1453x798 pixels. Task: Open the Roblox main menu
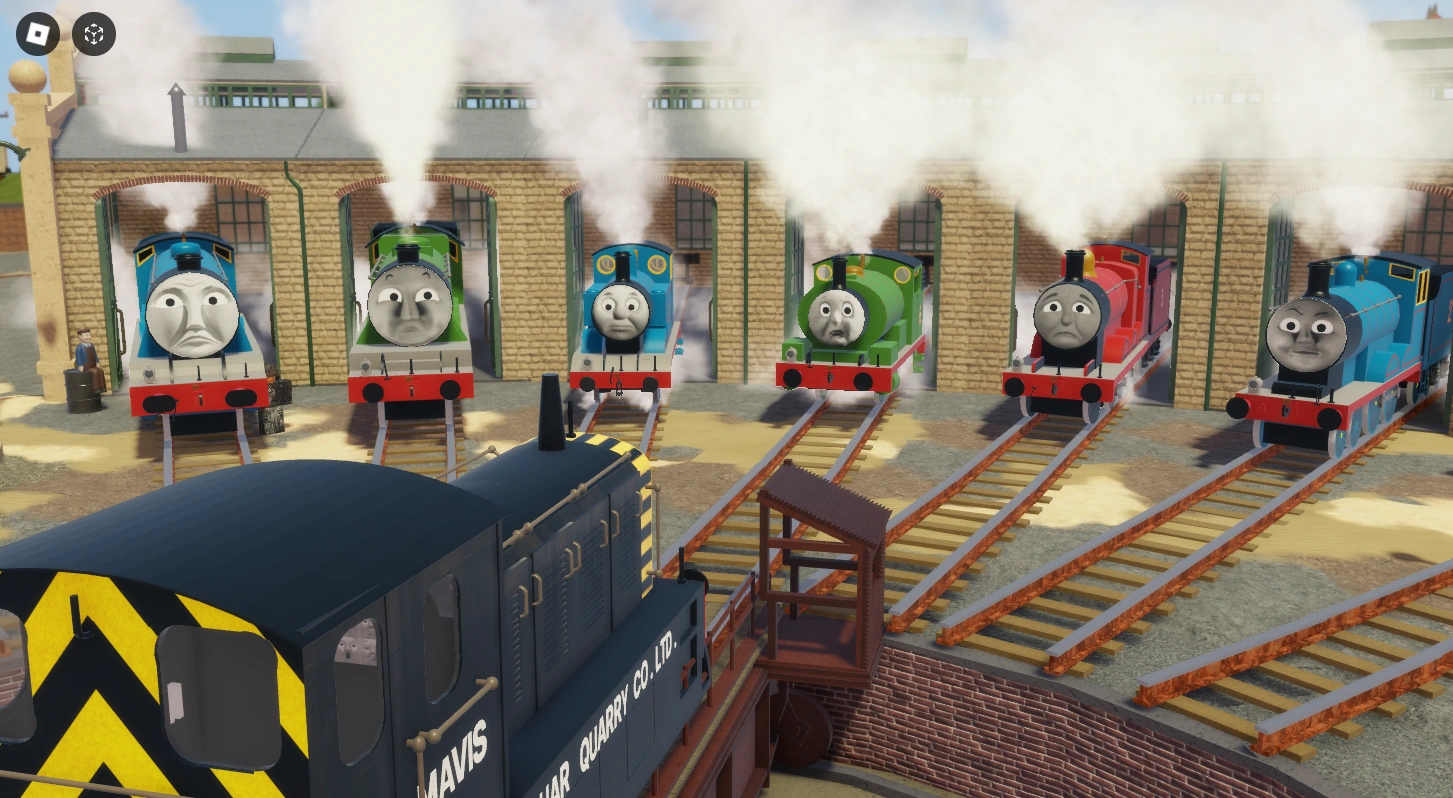[37, 35]
